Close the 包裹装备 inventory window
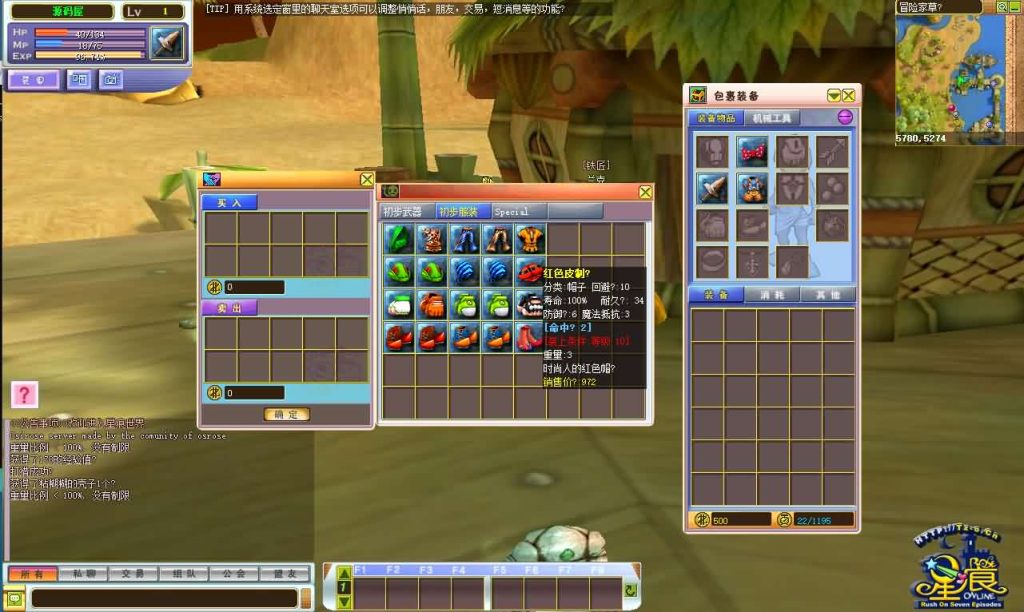Screen dimensions: 1024x612 (x=849, y=95)
